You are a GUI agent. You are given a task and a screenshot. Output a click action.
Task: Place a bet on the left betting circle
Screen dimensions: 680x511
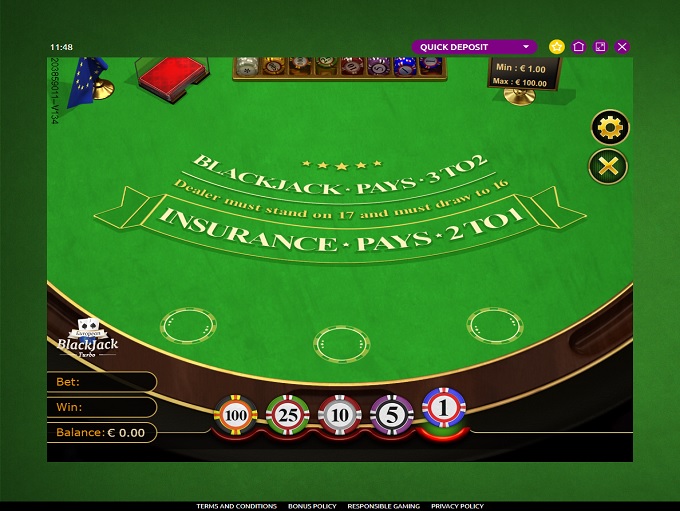tap(187, 324)
